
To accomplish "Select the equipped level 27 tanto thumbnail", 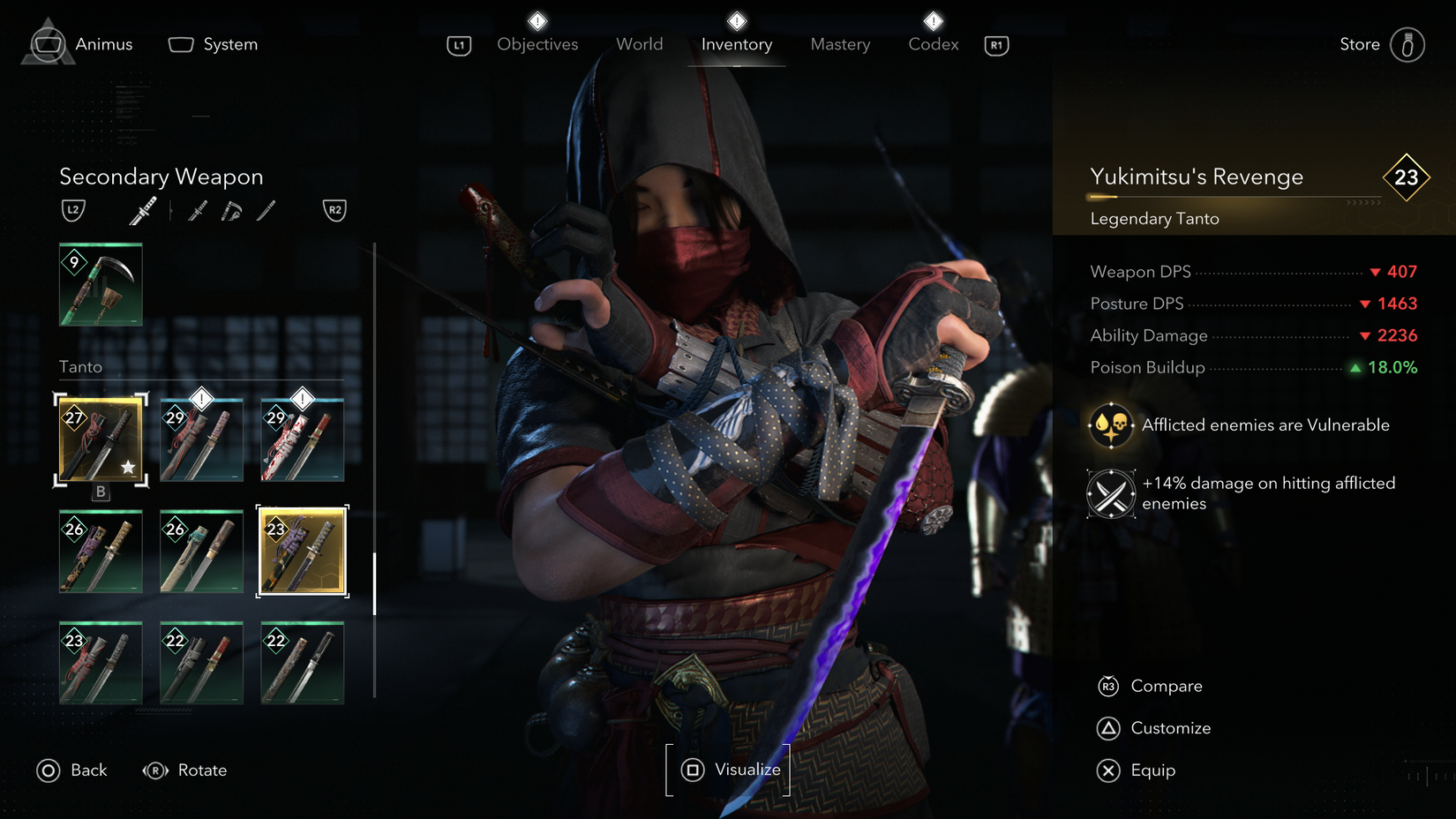I will pyautogui.click(x=100, y=439).
